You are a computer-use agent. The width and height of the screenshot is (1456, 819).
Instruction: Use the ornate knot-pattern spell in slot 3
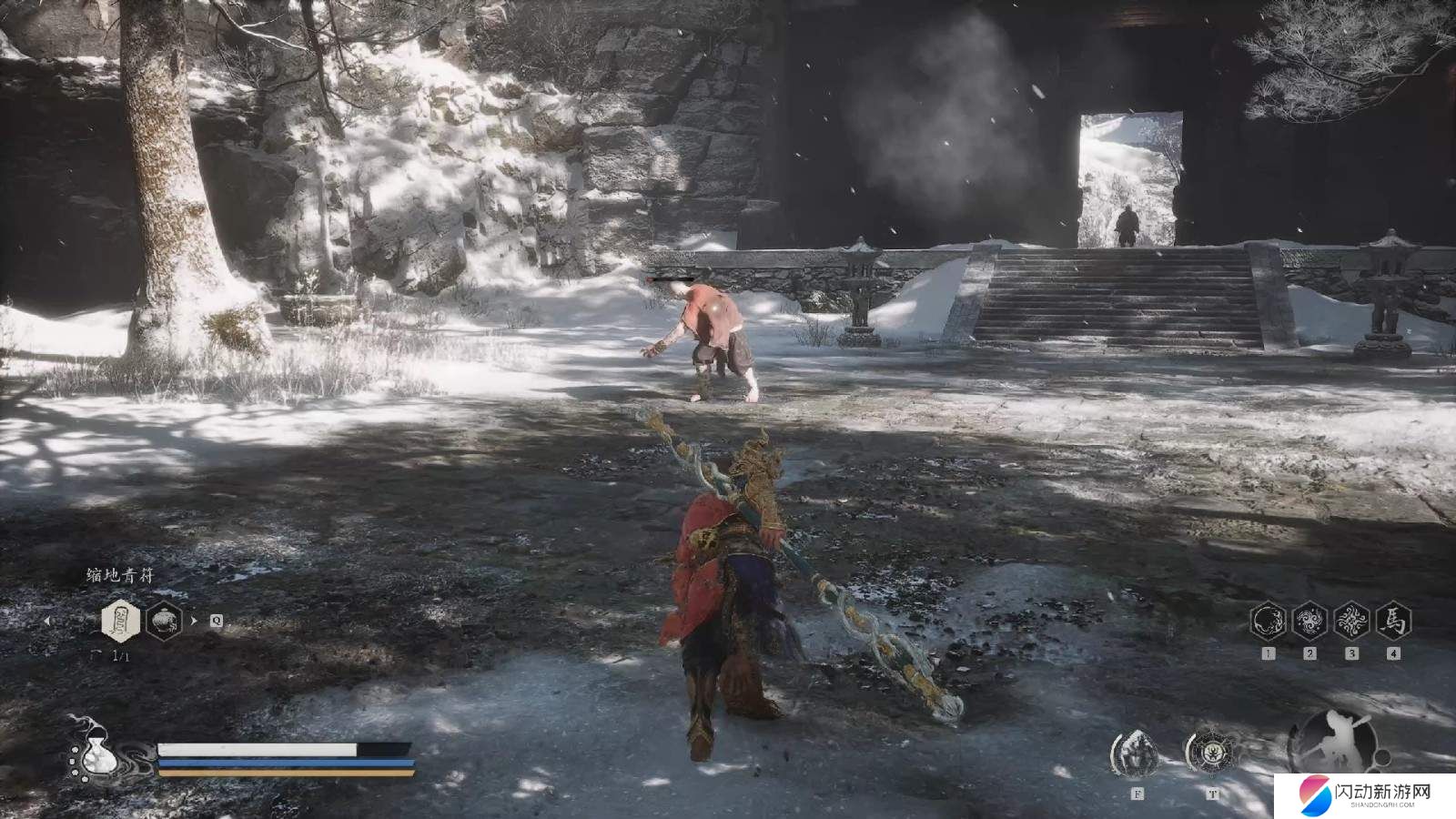1352,622
